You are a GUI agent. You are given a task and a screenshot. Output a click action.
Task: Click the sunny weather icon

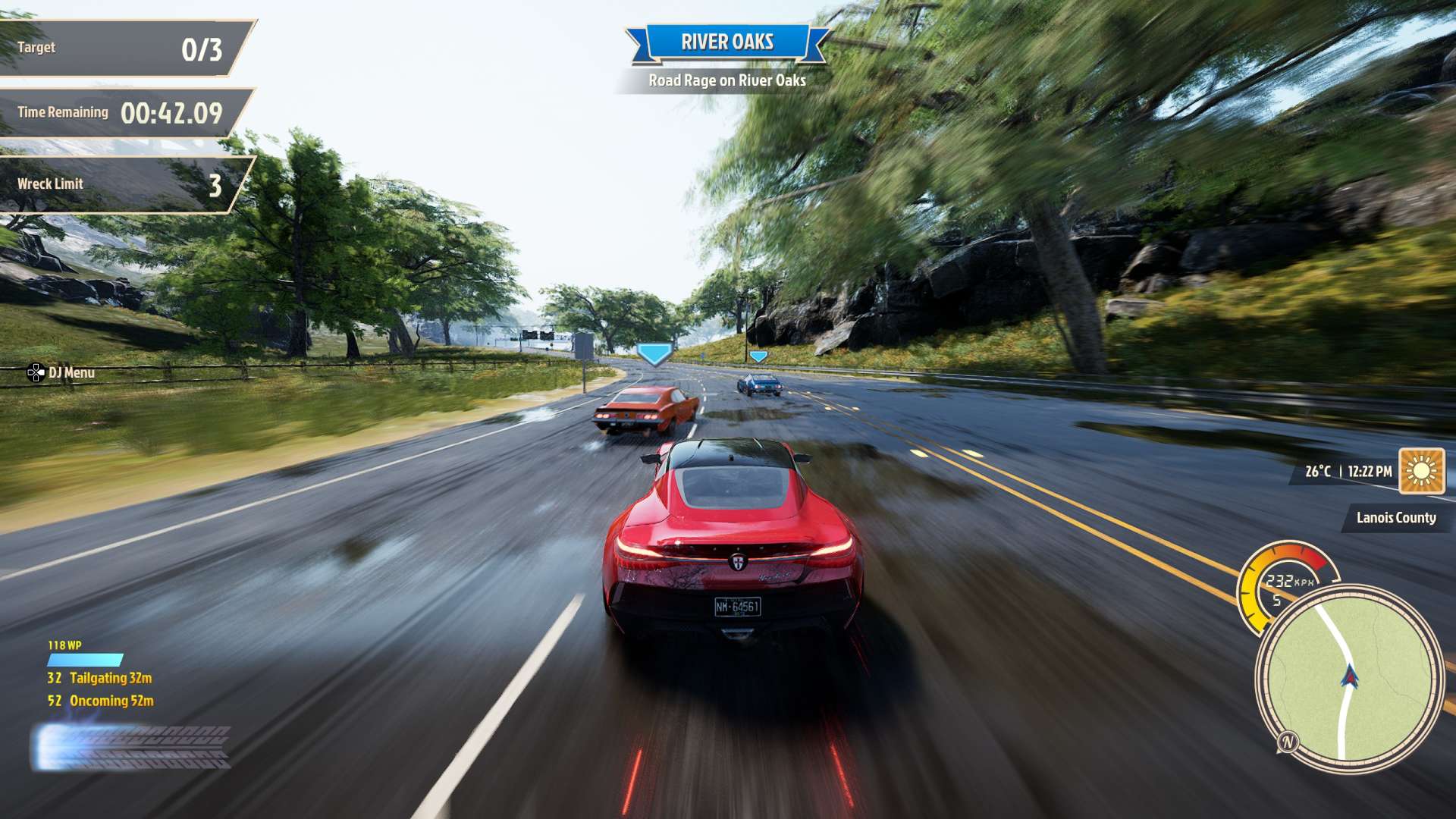(x=1421, y=471)
